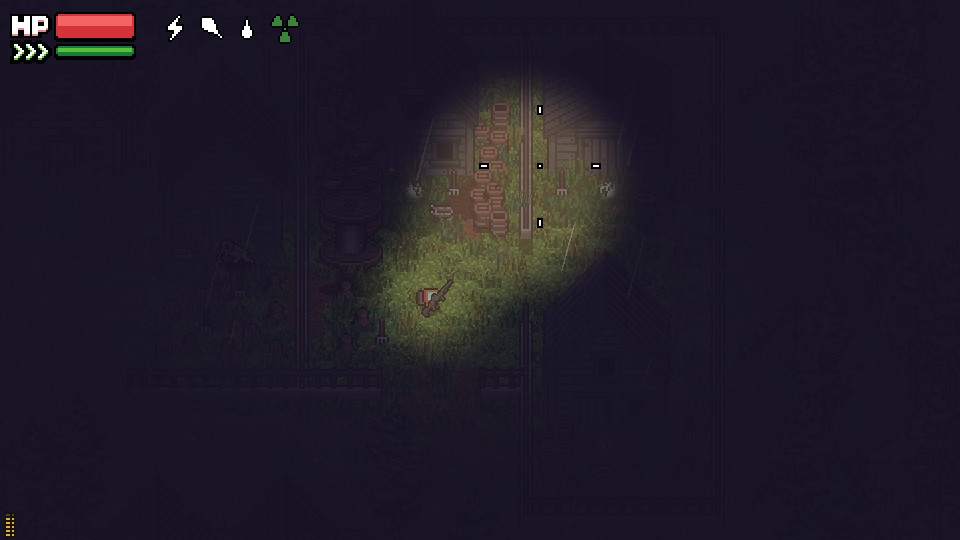960x540 pixels.
Task: Select the green radiation status icon
Action: pos(285,28)
